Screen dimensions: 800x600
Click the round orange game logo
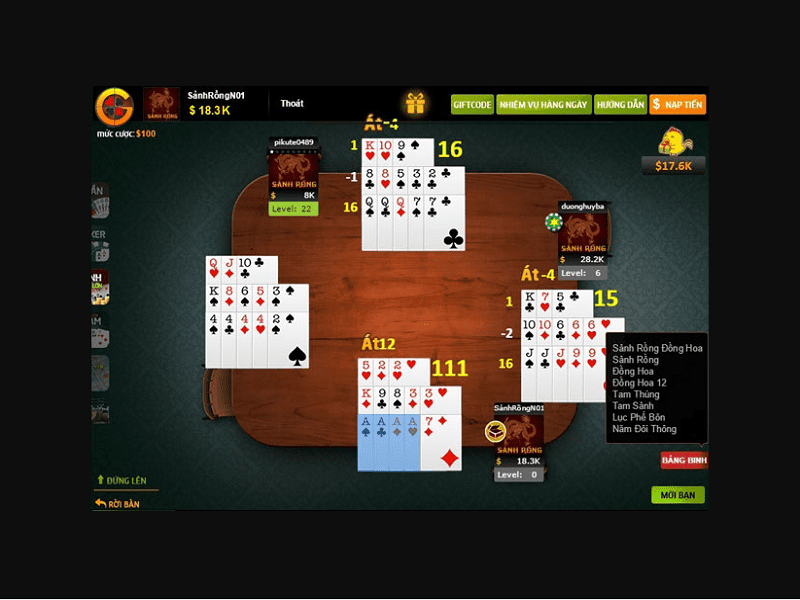[x=114, y=106]
